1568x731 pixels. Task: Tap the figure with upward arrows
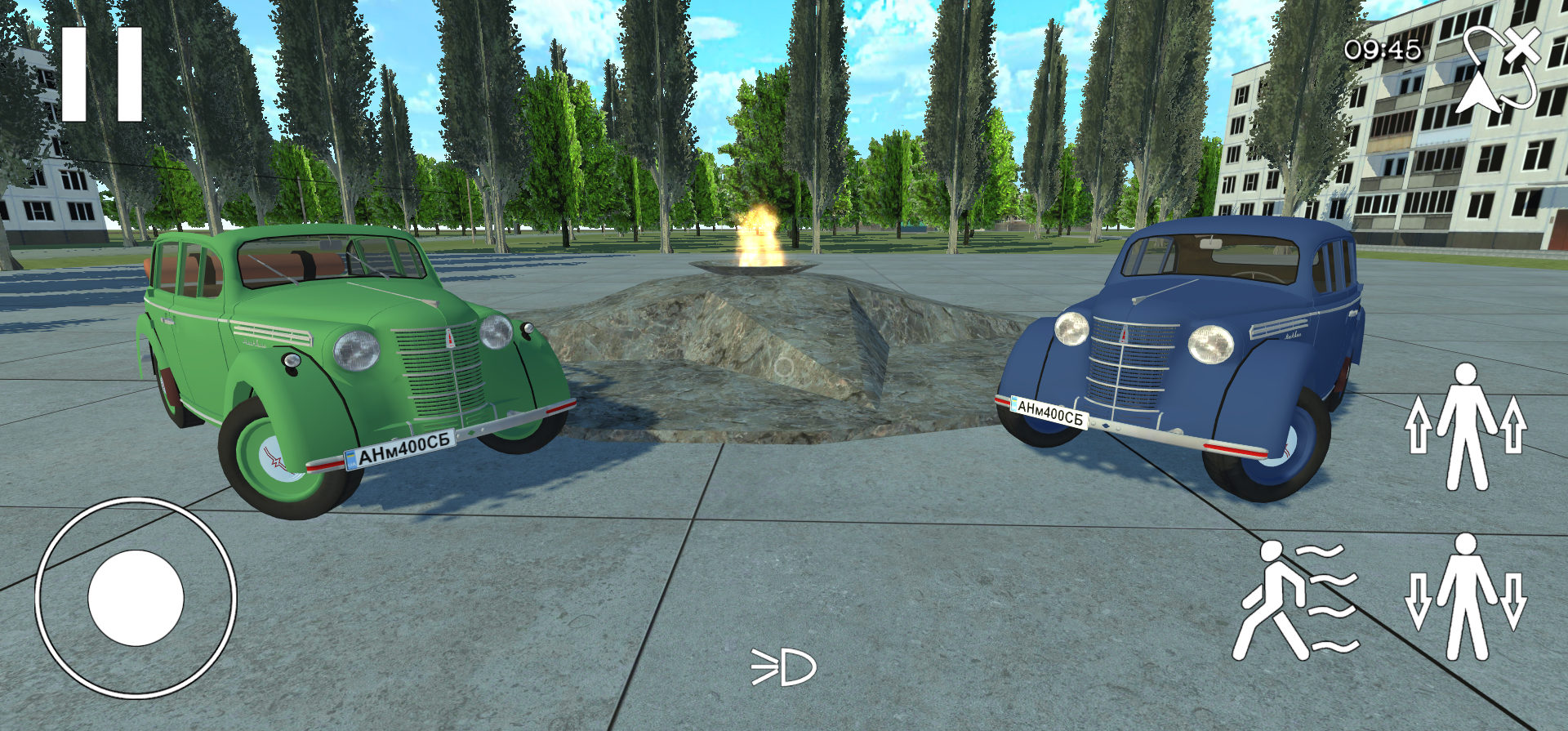(1466, 427)
